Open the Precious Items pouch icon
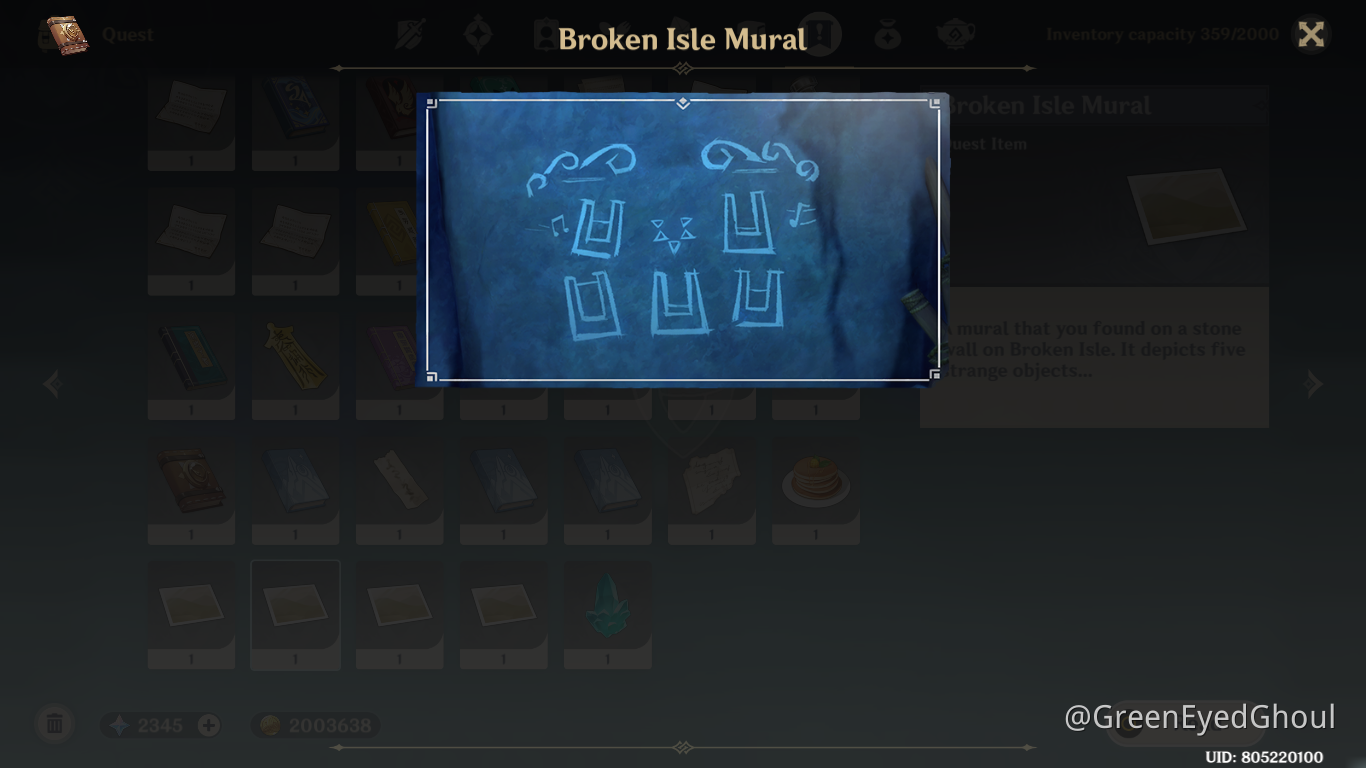The height and width of the screenshot is (768, 1366). [x=888, y=32]
